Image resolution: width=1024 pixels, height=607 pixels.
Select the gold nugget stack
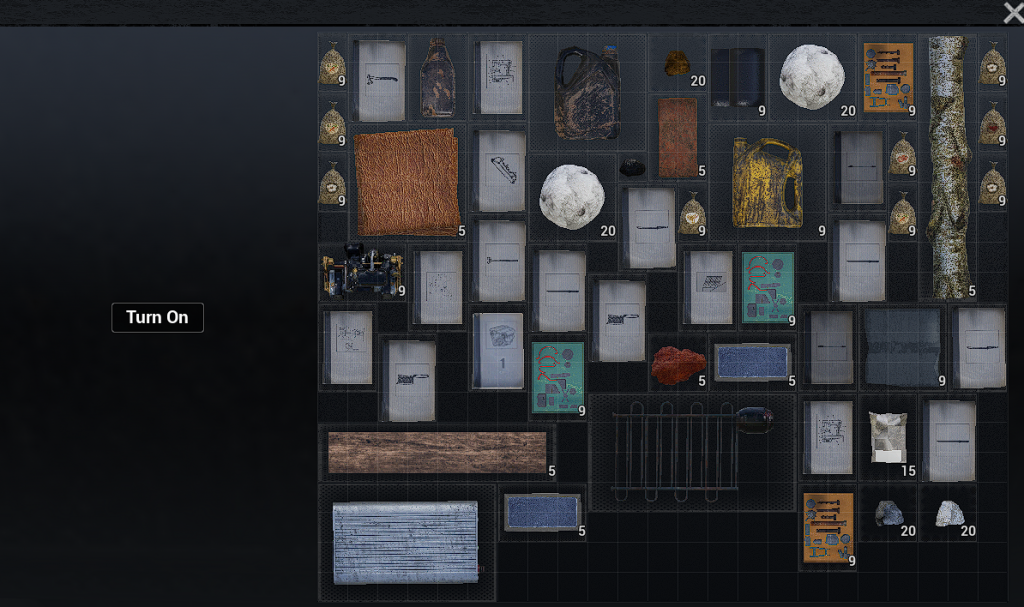coord(677,64)
